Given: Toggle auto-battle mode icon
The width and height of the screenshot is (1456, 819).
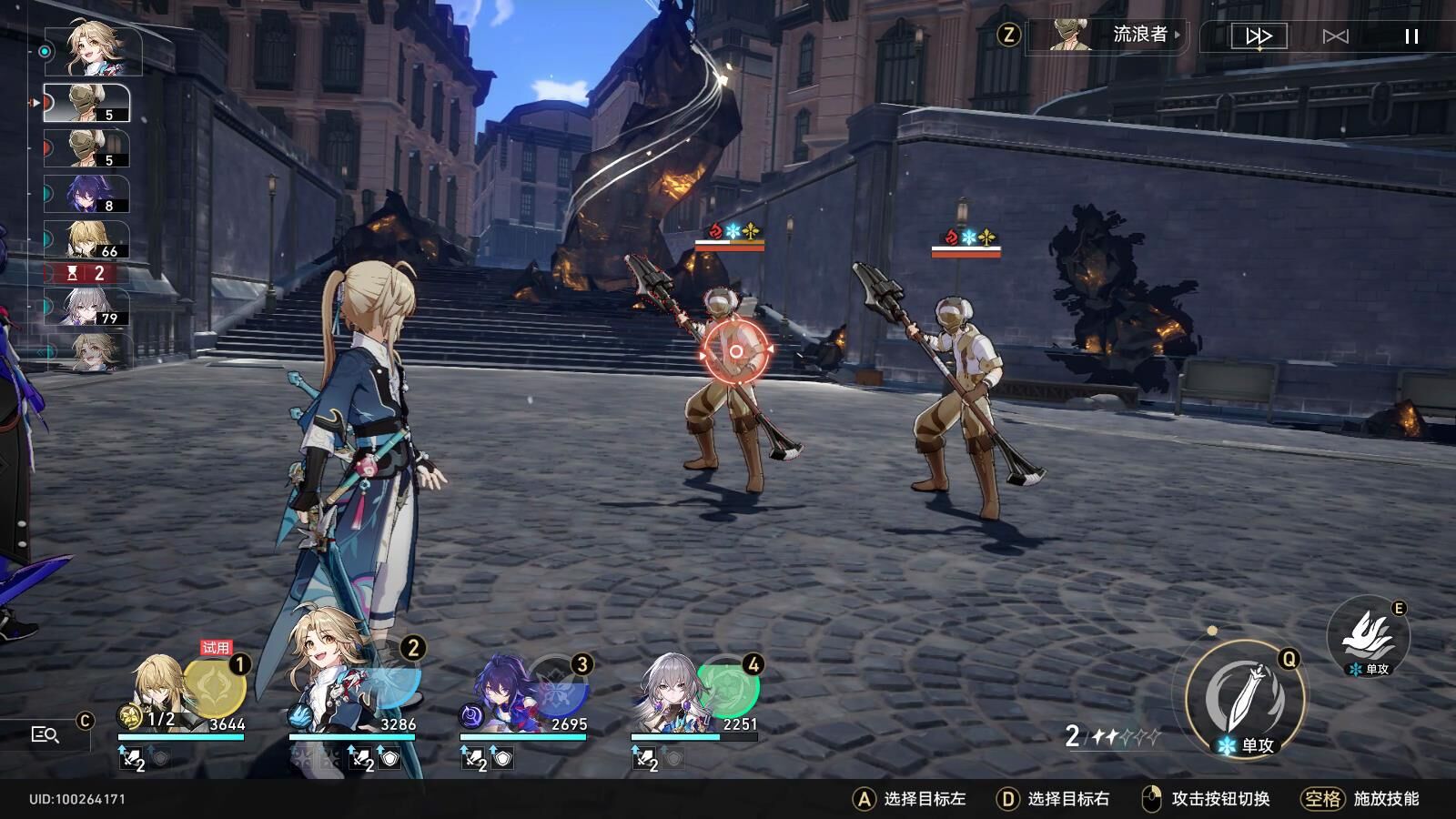Looking at the screenshot, I should (x=1335, y=36).
